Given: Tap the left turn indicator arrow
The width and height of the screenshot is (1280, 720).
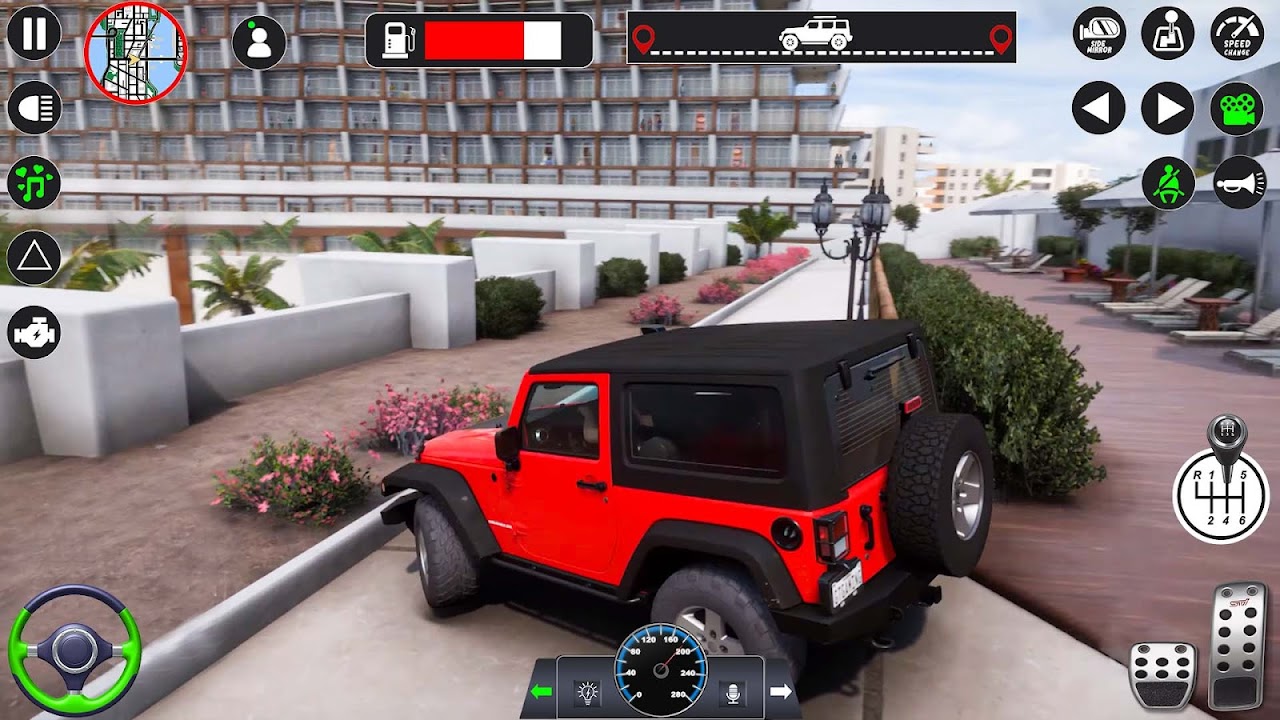Looking at the screenshot, I should pos(1099,108).
